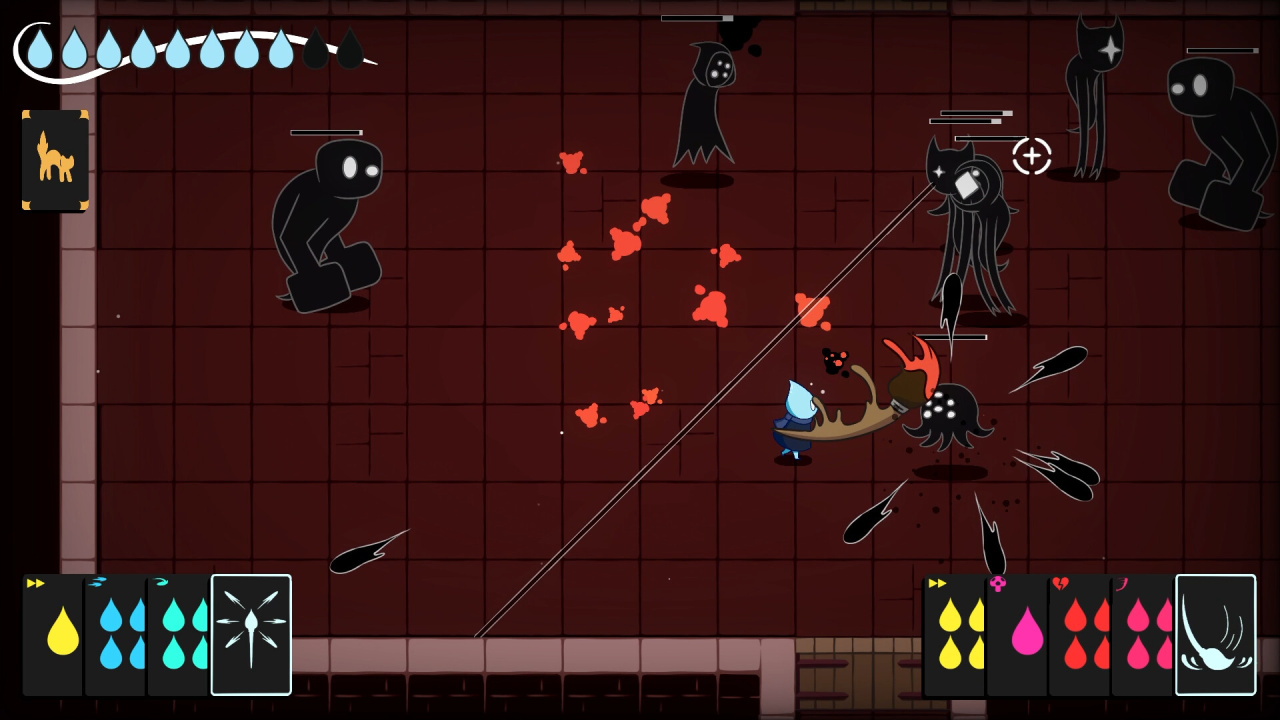Select the pink claw drops card
Screen dimensions: 1280x720
coord(1142,635)
